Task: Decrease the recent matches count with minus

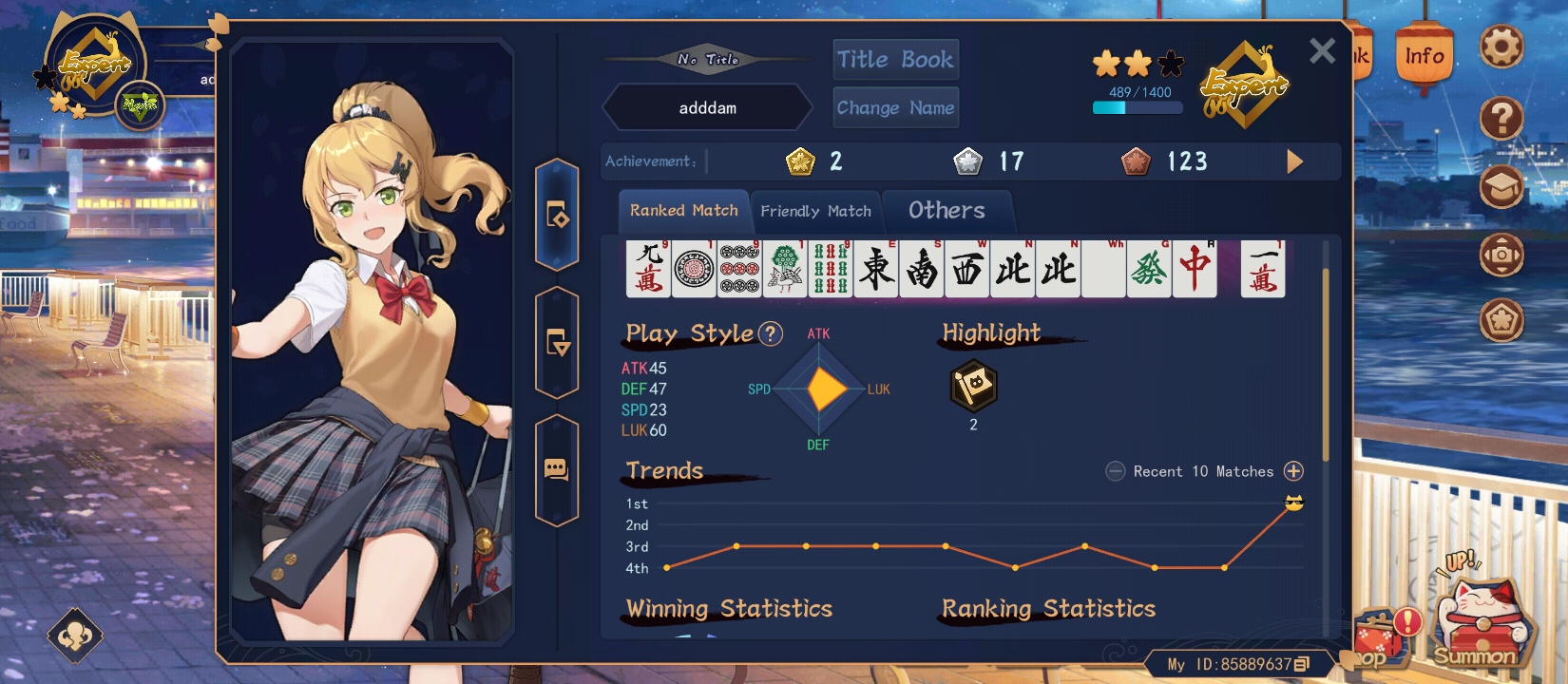Action: click(1116, 471)
